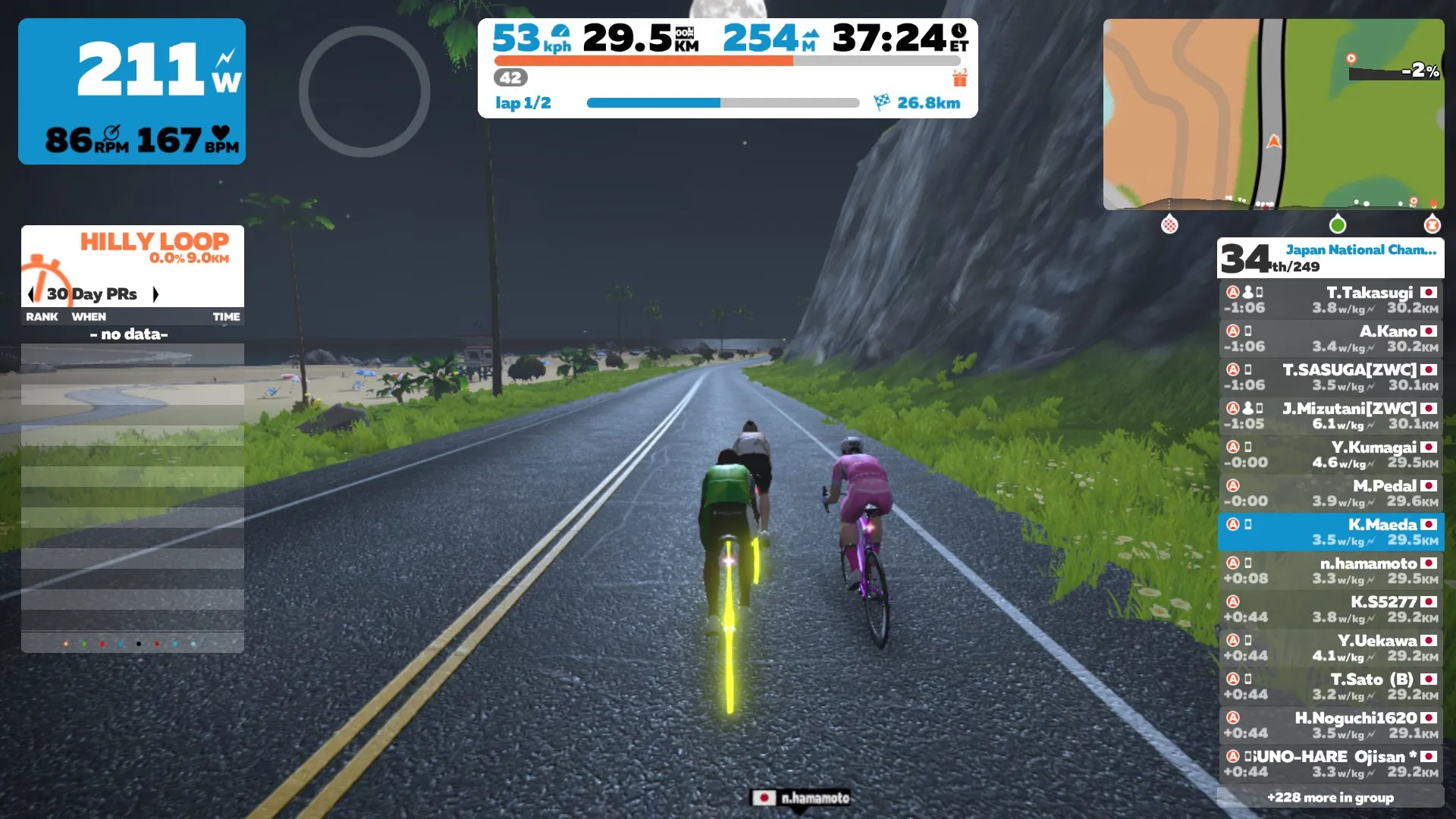The image size is (1456, 819).
Task: Open the Hilly Loop segment panel
Action: (133, 250)
